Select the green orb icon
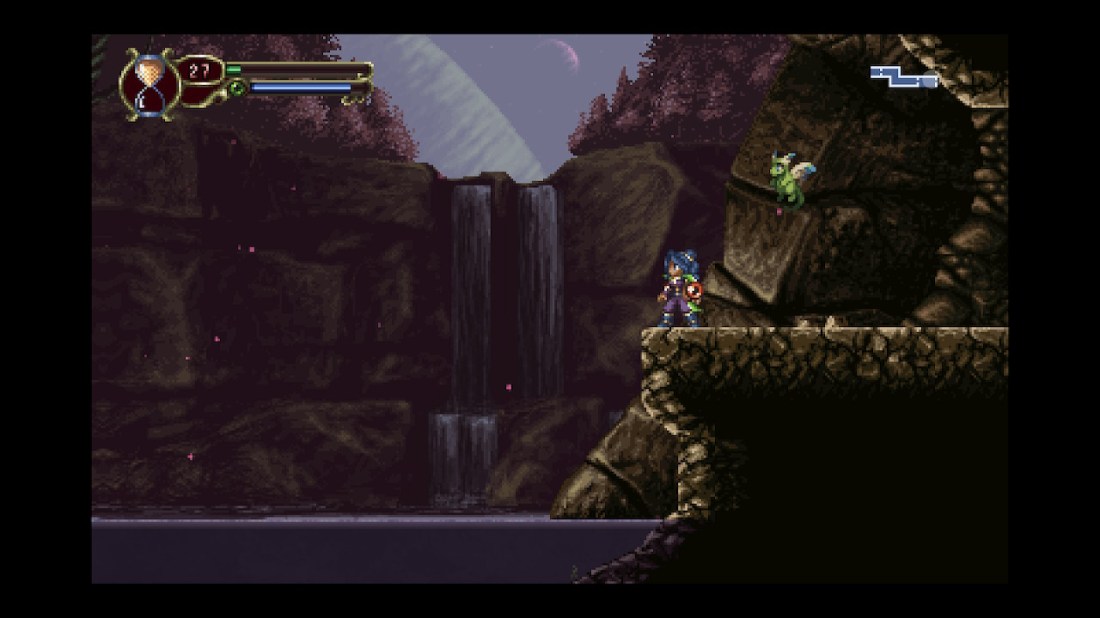This screenshot has height=618, width=1100. [x=237, y=88]
